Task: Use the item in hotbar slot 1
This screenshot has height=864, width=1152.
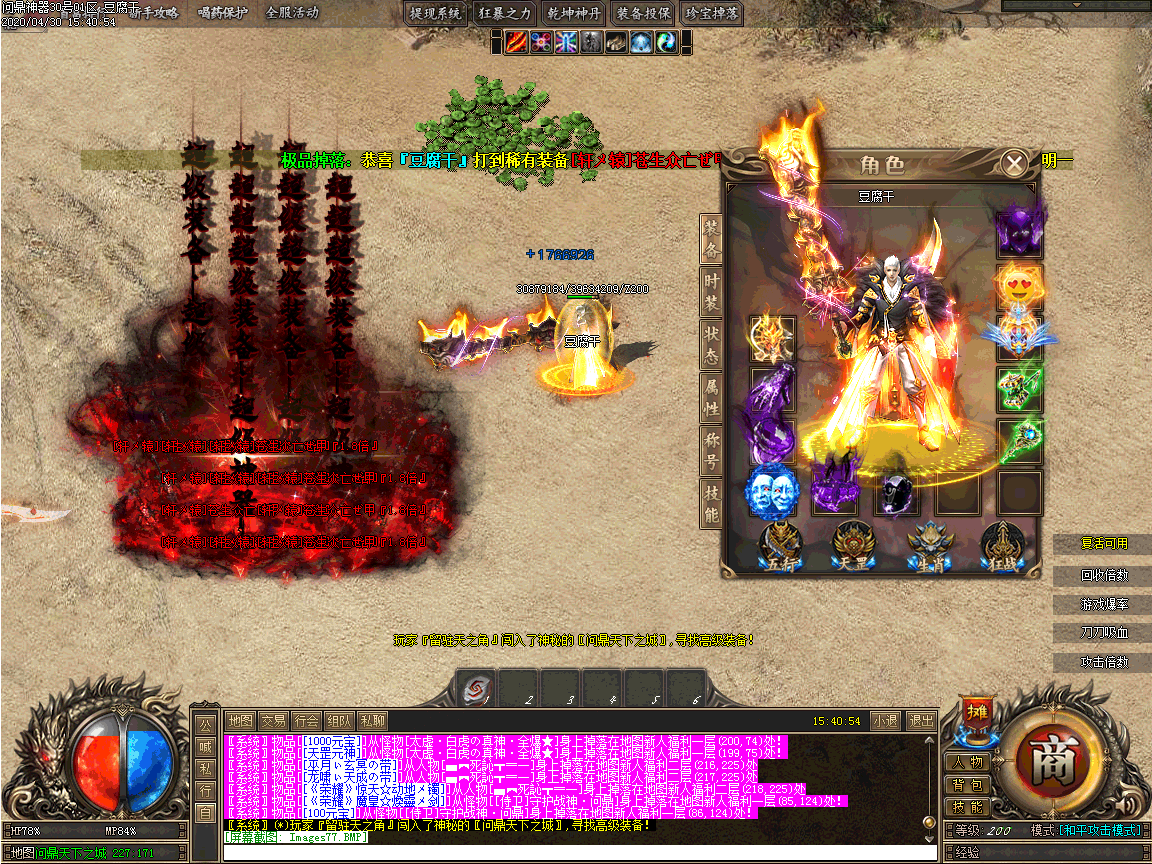Action: coord(478,689)
